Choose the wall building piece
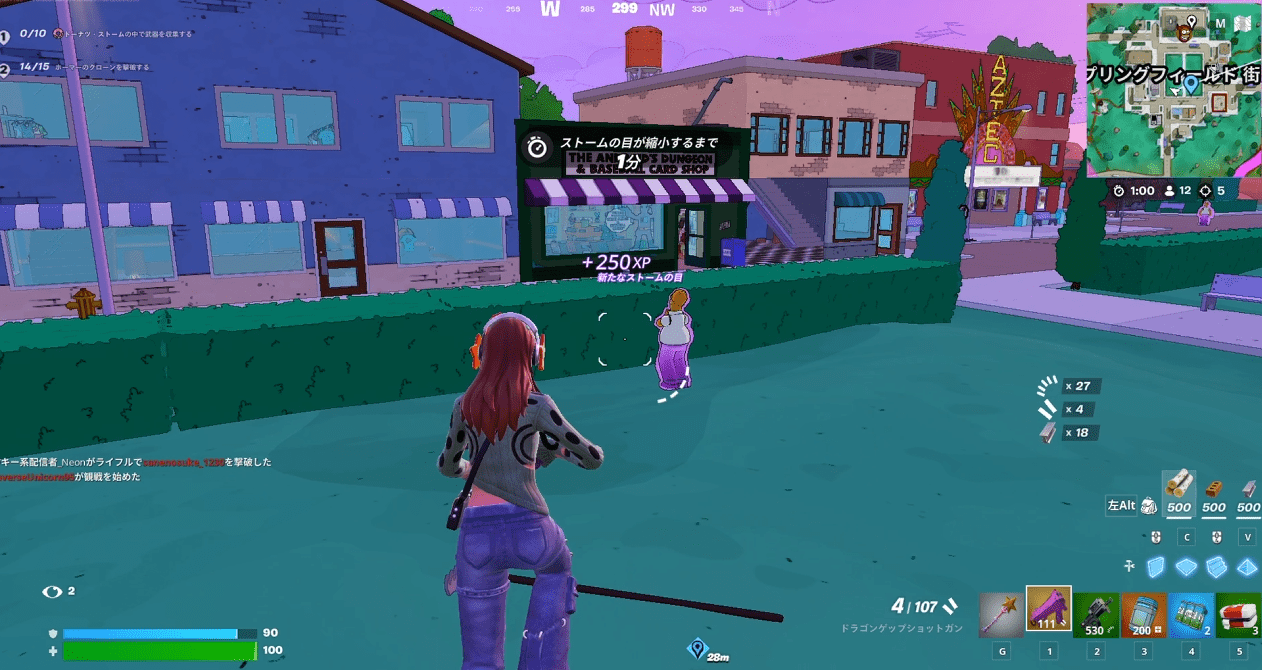 1156,567
